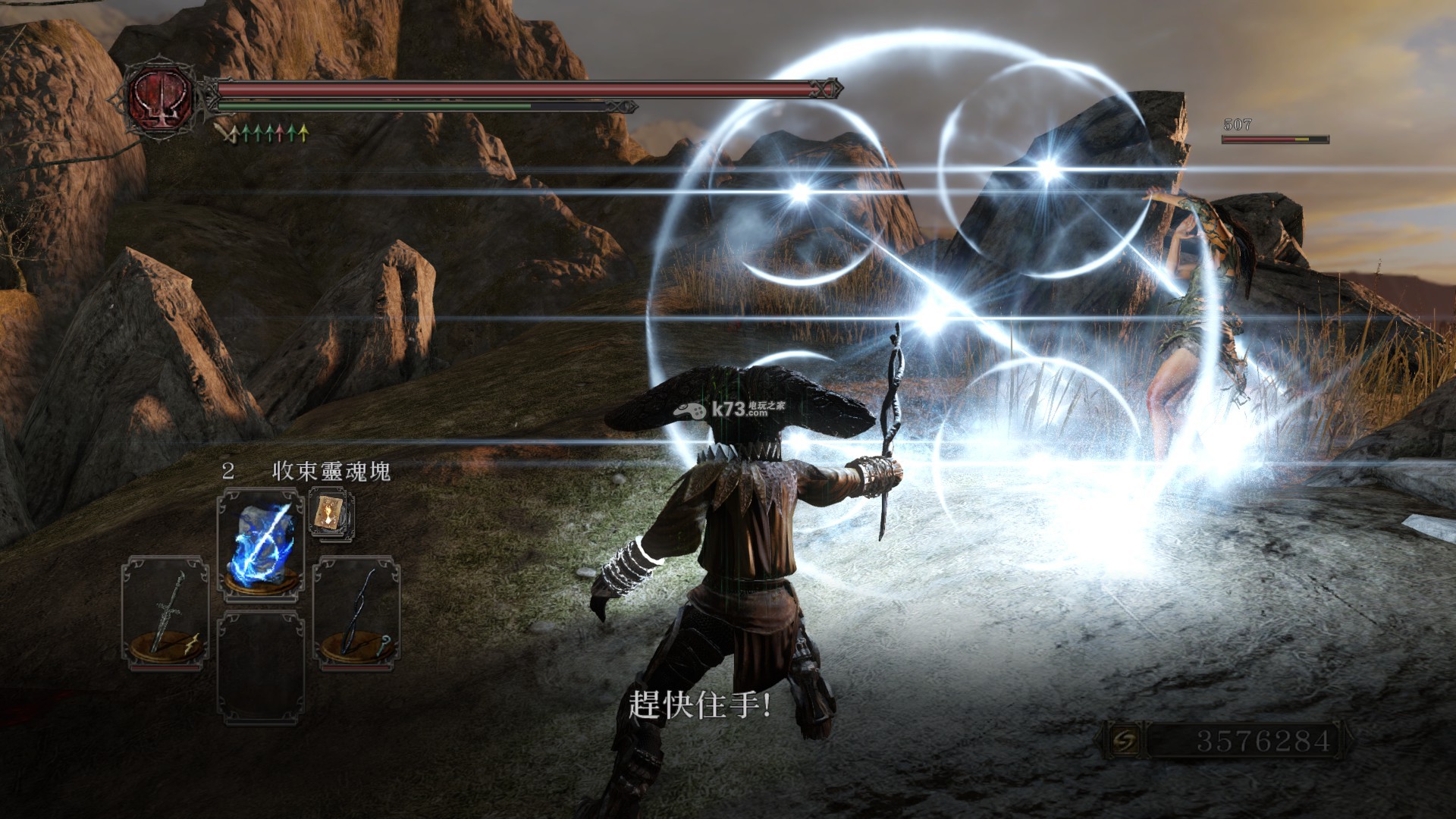Select the empty bottom item slot
1456x819 pixels.
(x=260, y=667)
